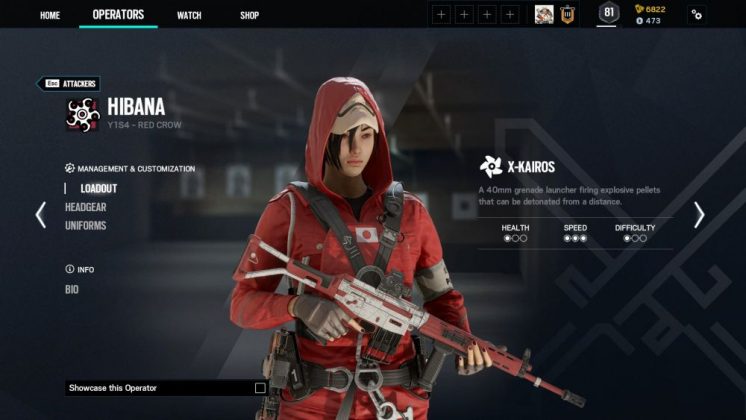
Task: Open the Shop tab
Action: coord(250,15)
